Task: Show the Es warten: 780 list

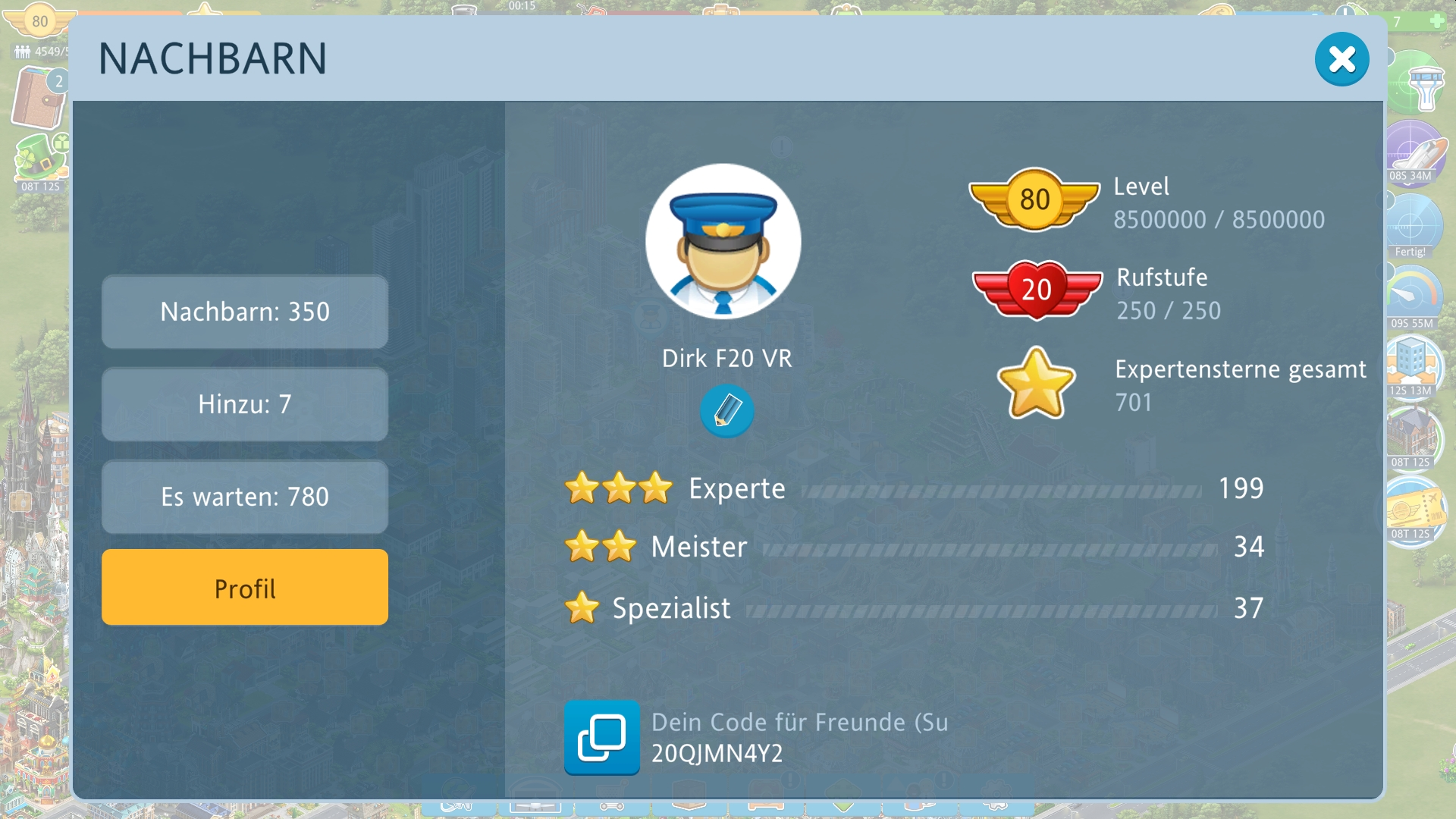Action: (245, 497)
